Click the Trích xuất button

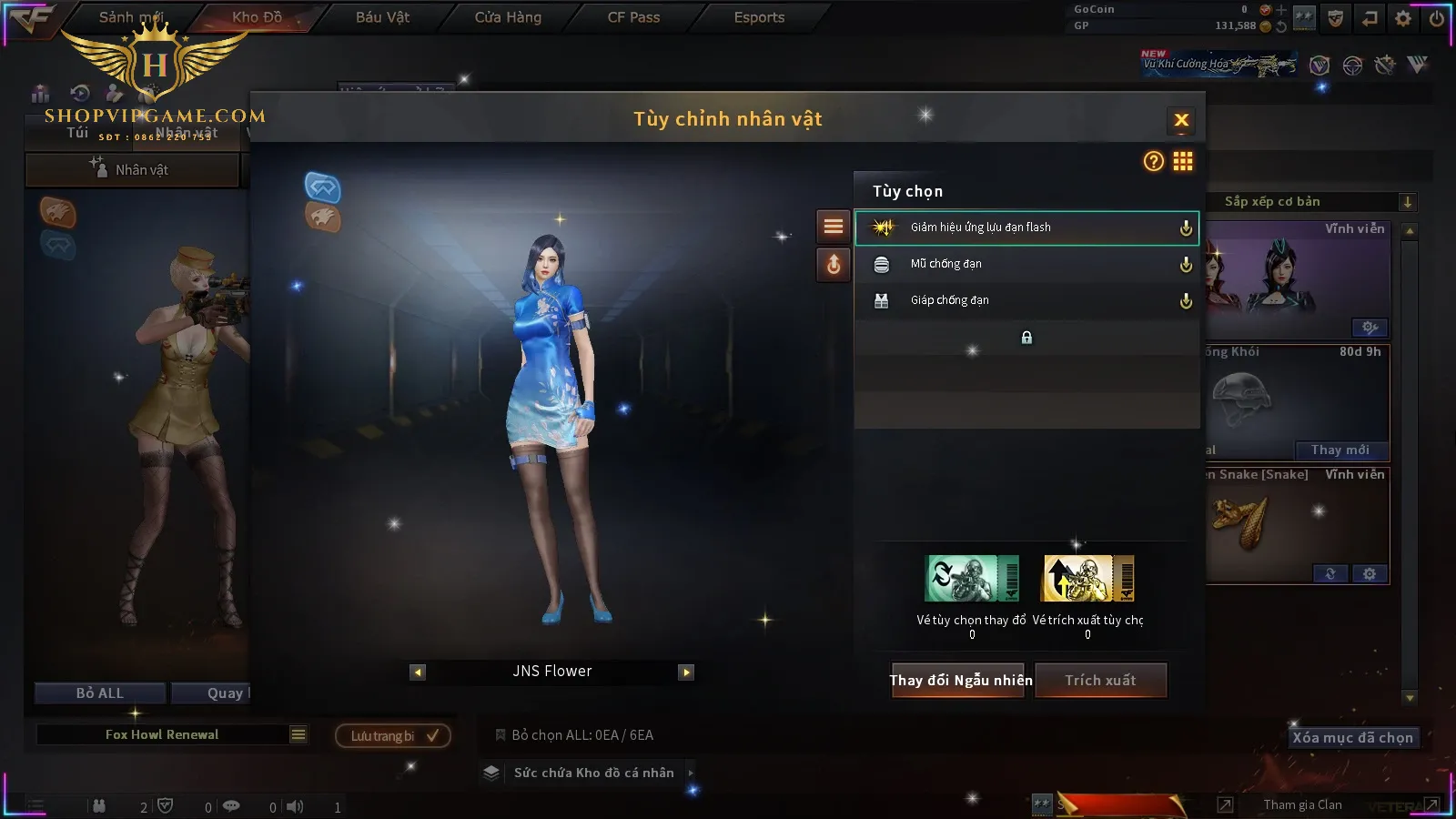click(1100, 680)
